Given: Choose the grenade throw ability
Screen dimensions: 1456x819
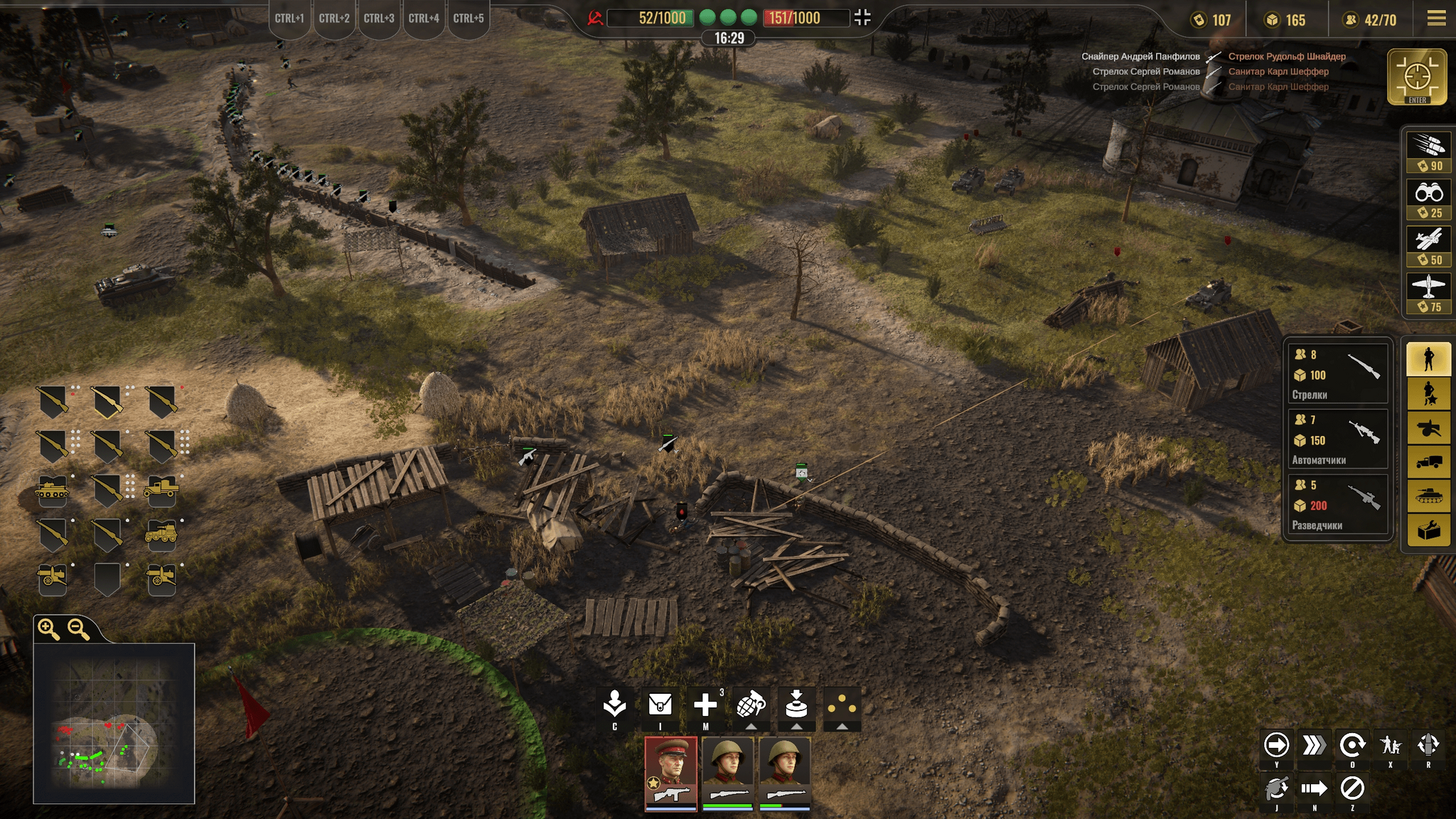Looking at the screenshot, I should tap(751, 706).
